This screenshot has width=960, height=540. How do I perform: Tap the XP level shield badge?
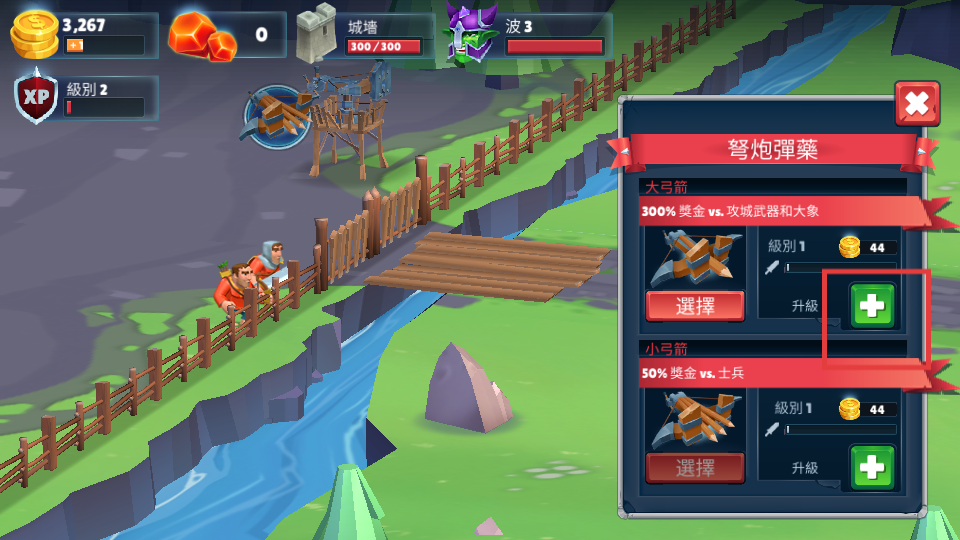tap(37, 96)
